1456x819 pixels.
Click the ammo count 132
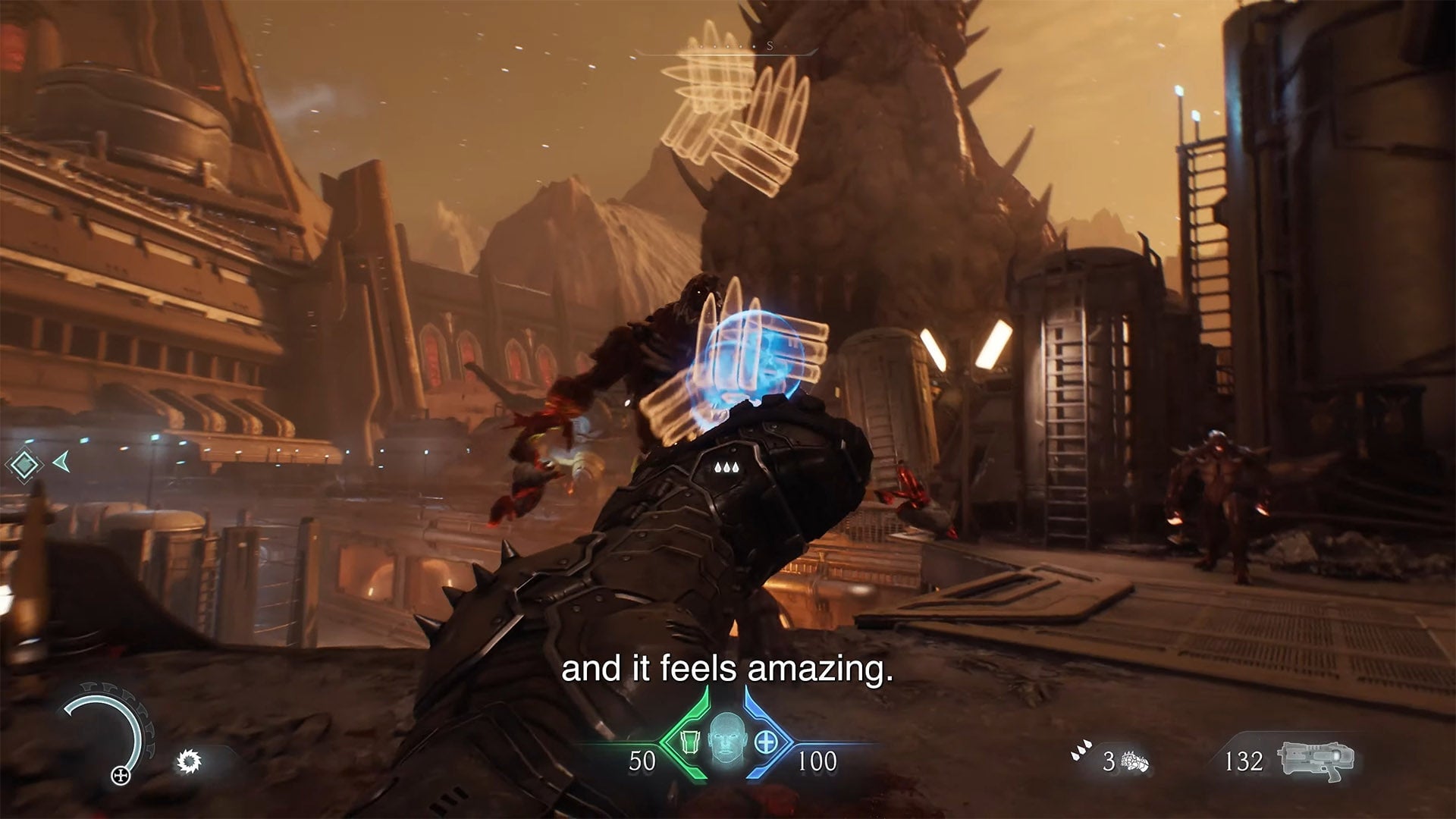point(1244,761)
